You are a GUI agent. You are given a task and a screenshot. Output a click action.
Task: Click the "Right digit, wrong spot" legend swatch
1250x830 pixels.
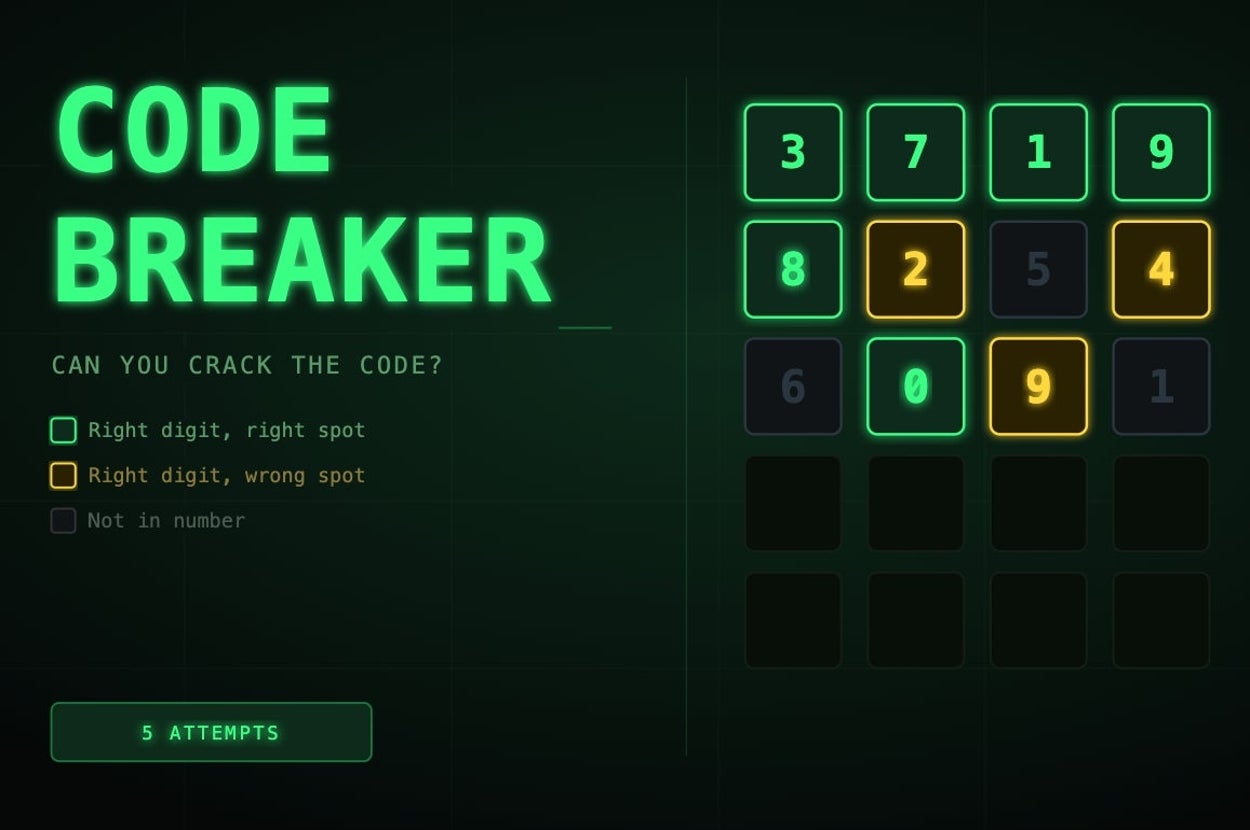pos(63,475)
